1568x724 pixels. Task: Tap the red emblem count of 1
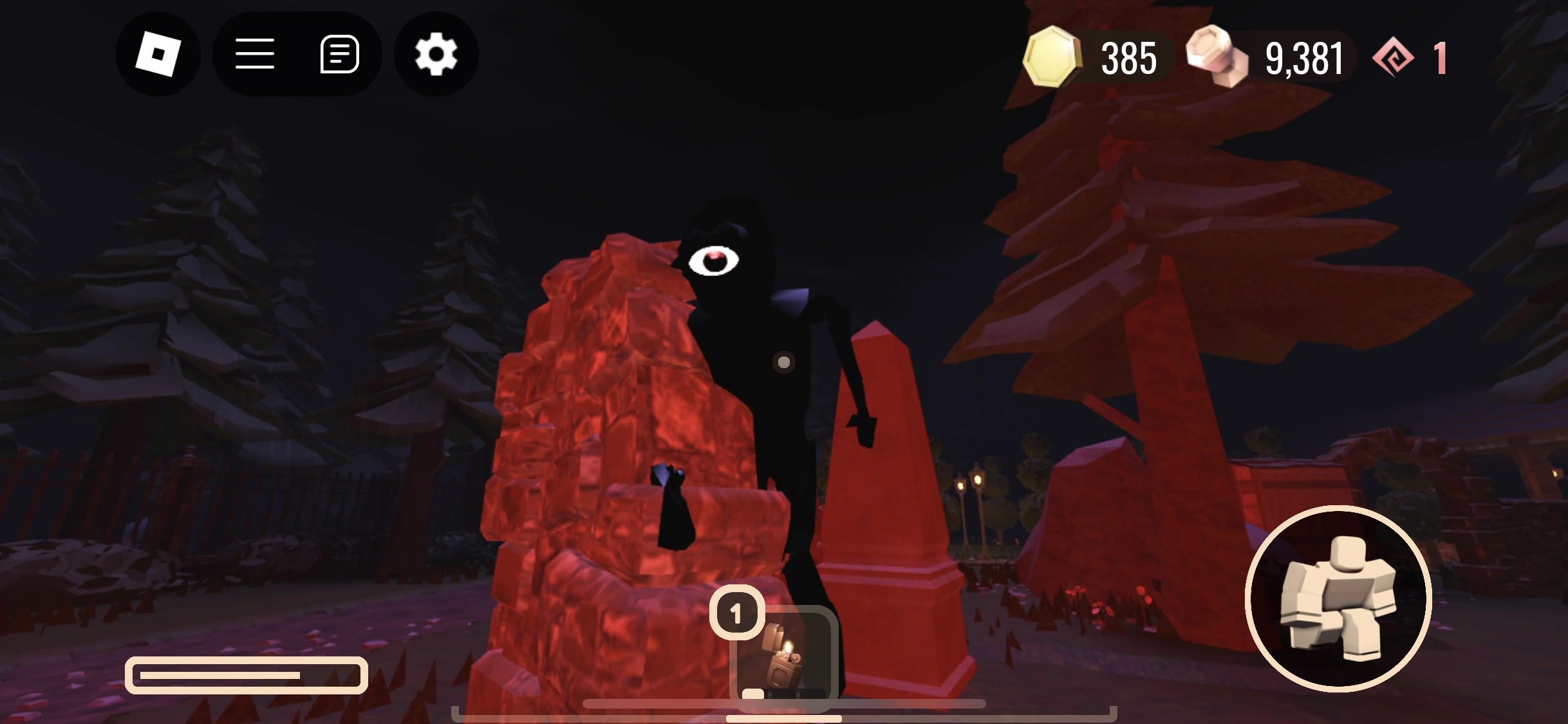(x=1439, y=58)
